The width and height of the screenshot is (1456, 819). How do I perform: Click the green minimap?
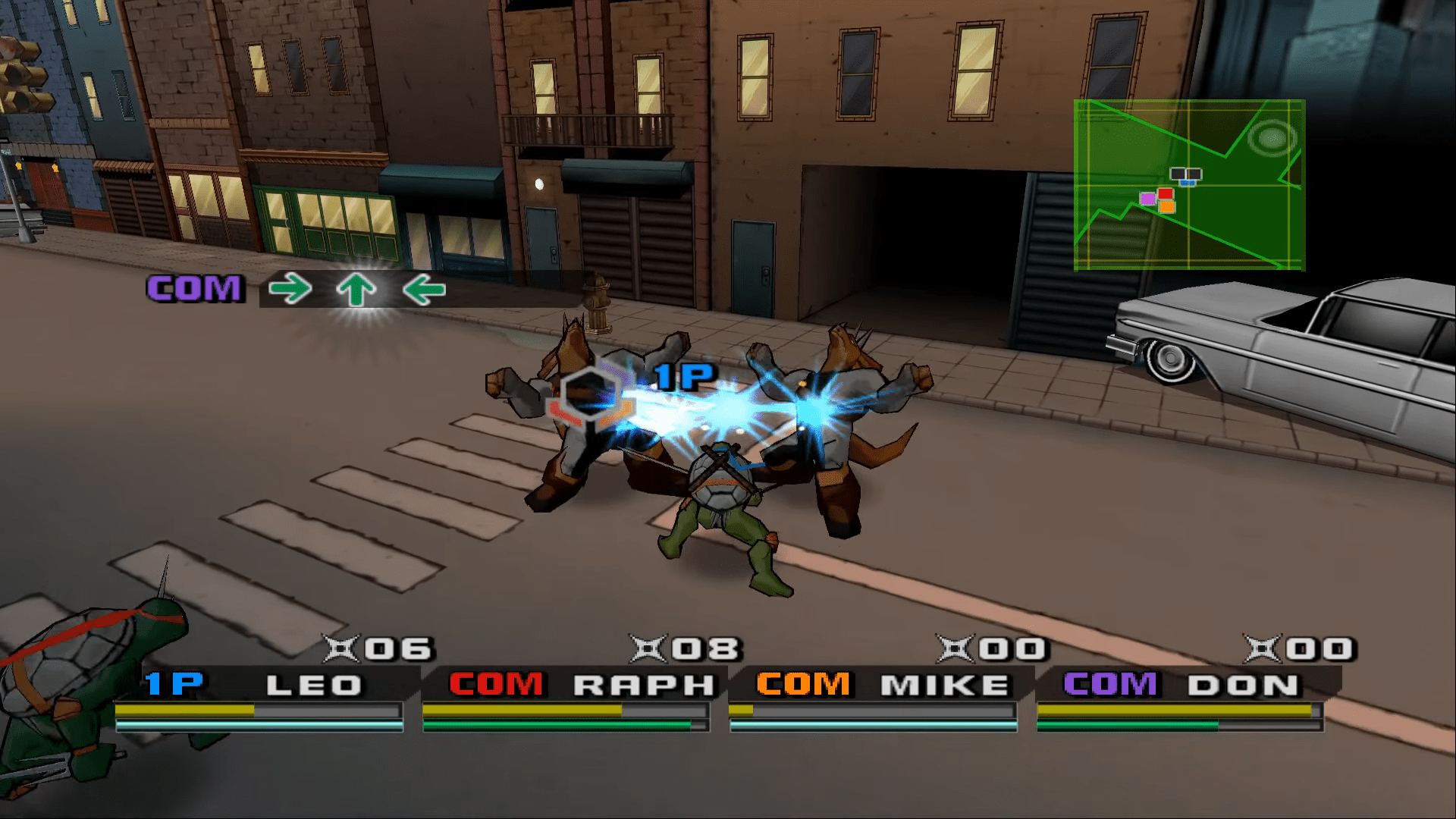tap(1188, 184)
